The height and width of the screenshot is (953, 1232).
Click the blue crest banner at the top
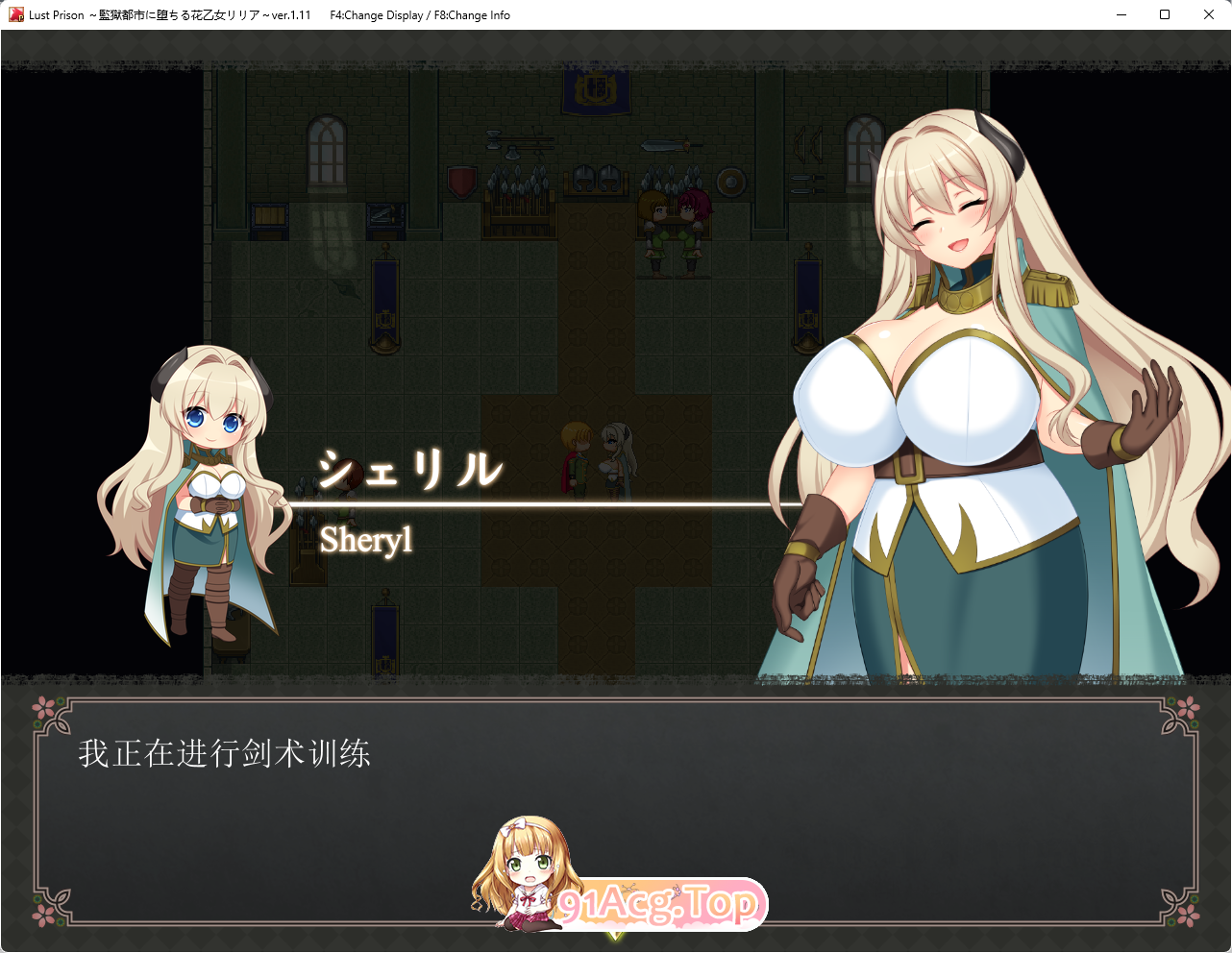pos(595,91)
